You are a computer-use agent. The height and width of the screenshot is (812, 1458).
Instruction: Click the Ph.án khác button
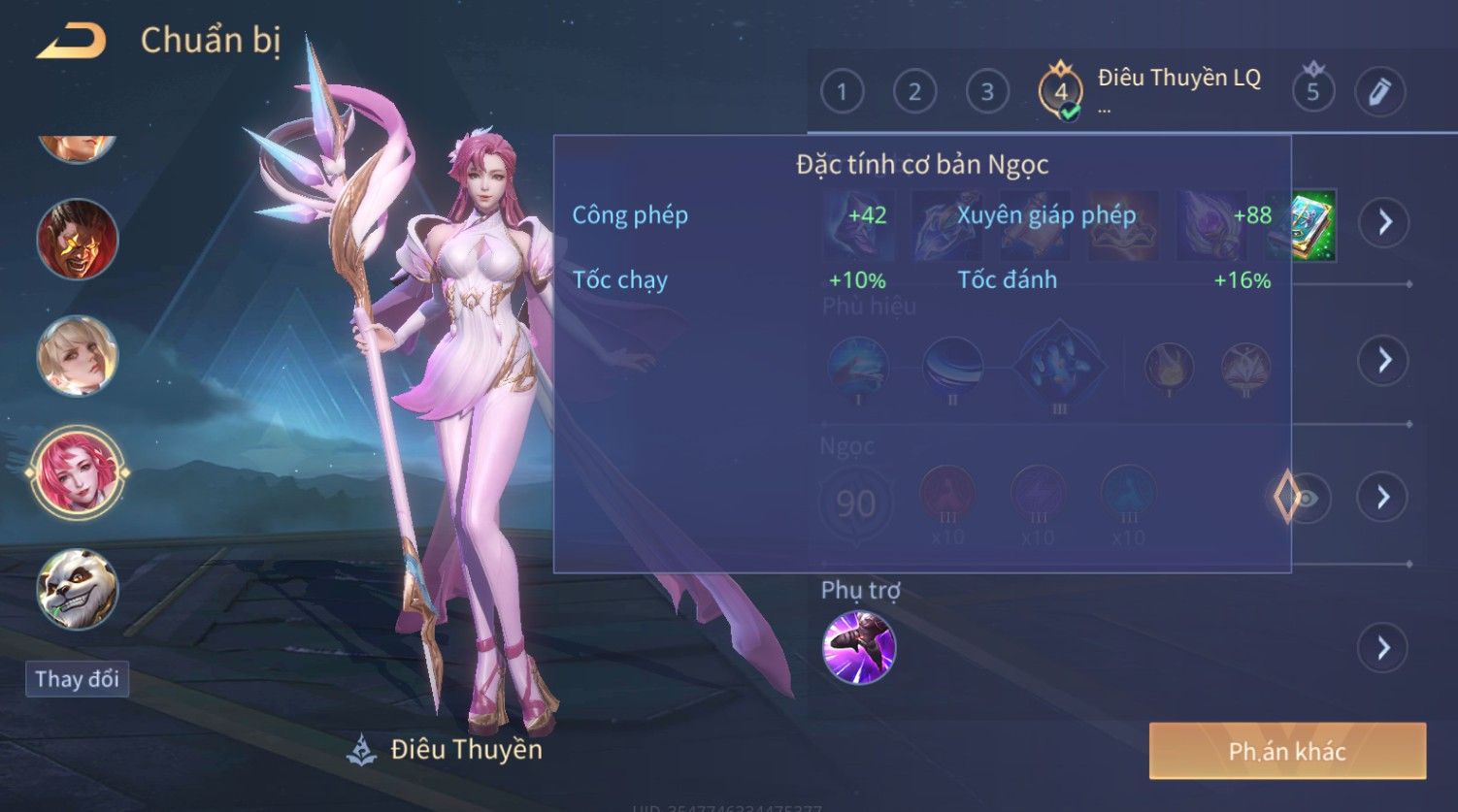coord(1287,751)
